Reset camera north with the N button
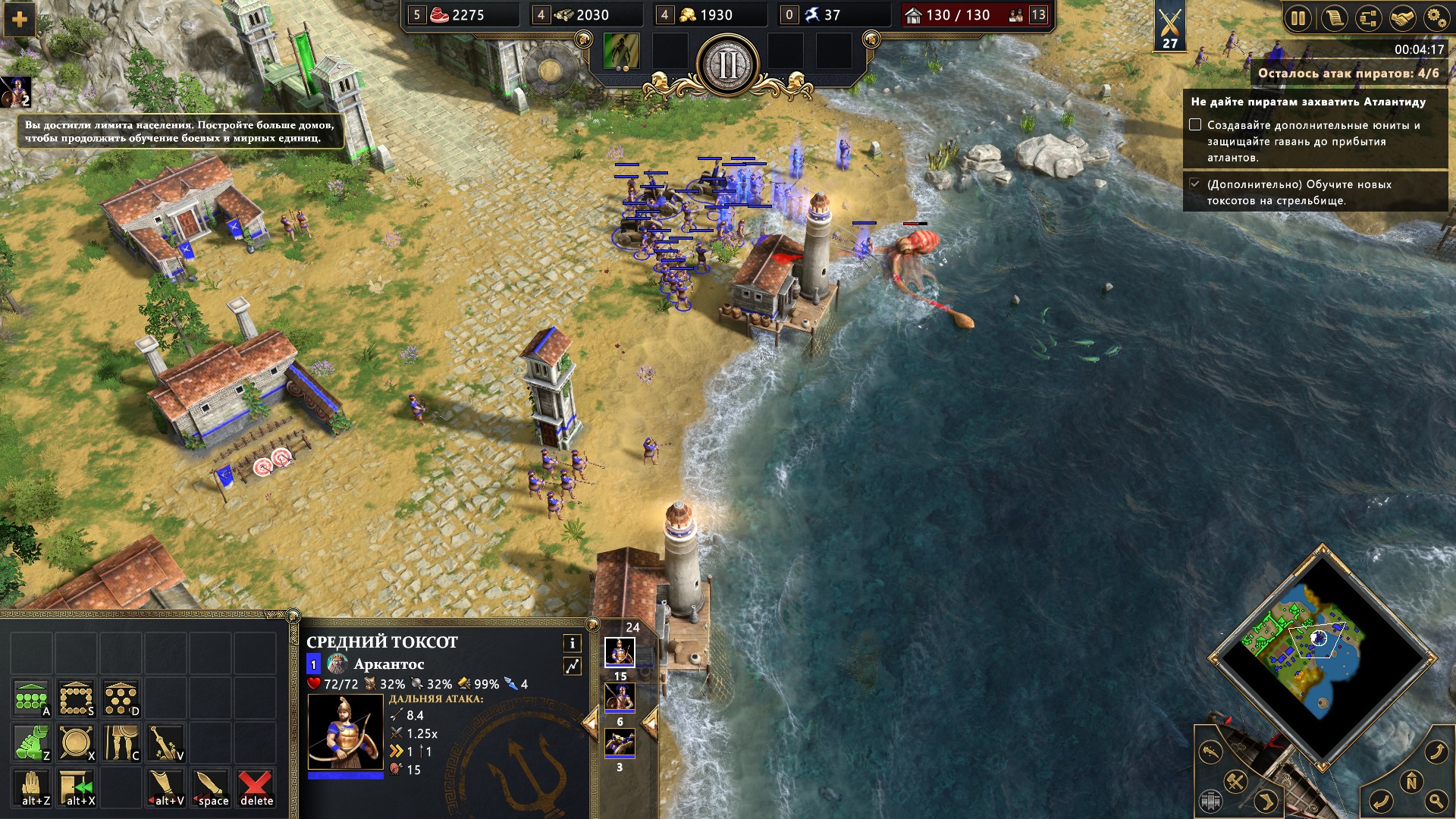 pos(1411,782)
